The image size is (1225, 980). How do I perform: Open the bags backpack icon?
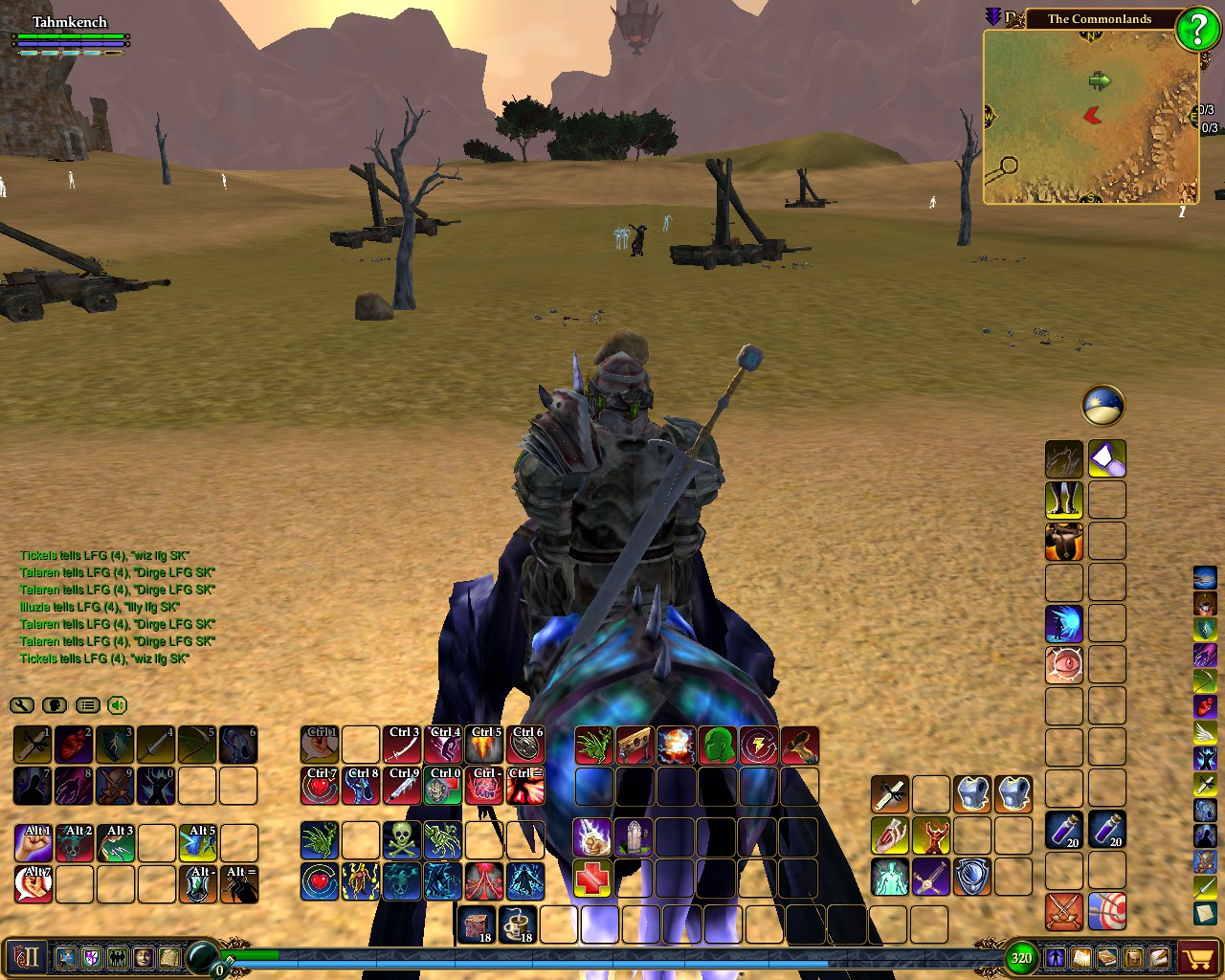coord(1132,956)
